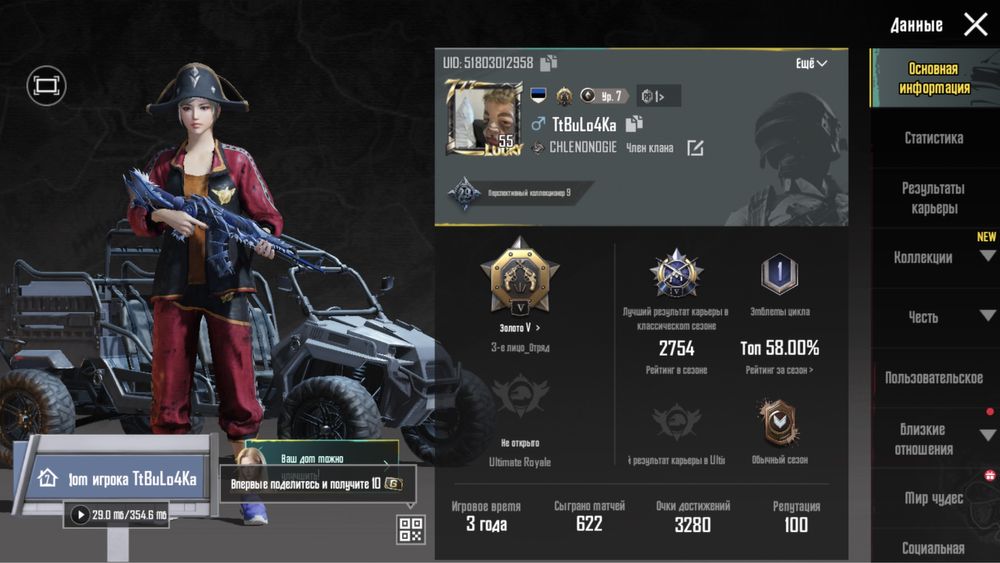Select the Пользовательское tab
The width and height of the screenshot is (1000, 563).
[933, 378]
